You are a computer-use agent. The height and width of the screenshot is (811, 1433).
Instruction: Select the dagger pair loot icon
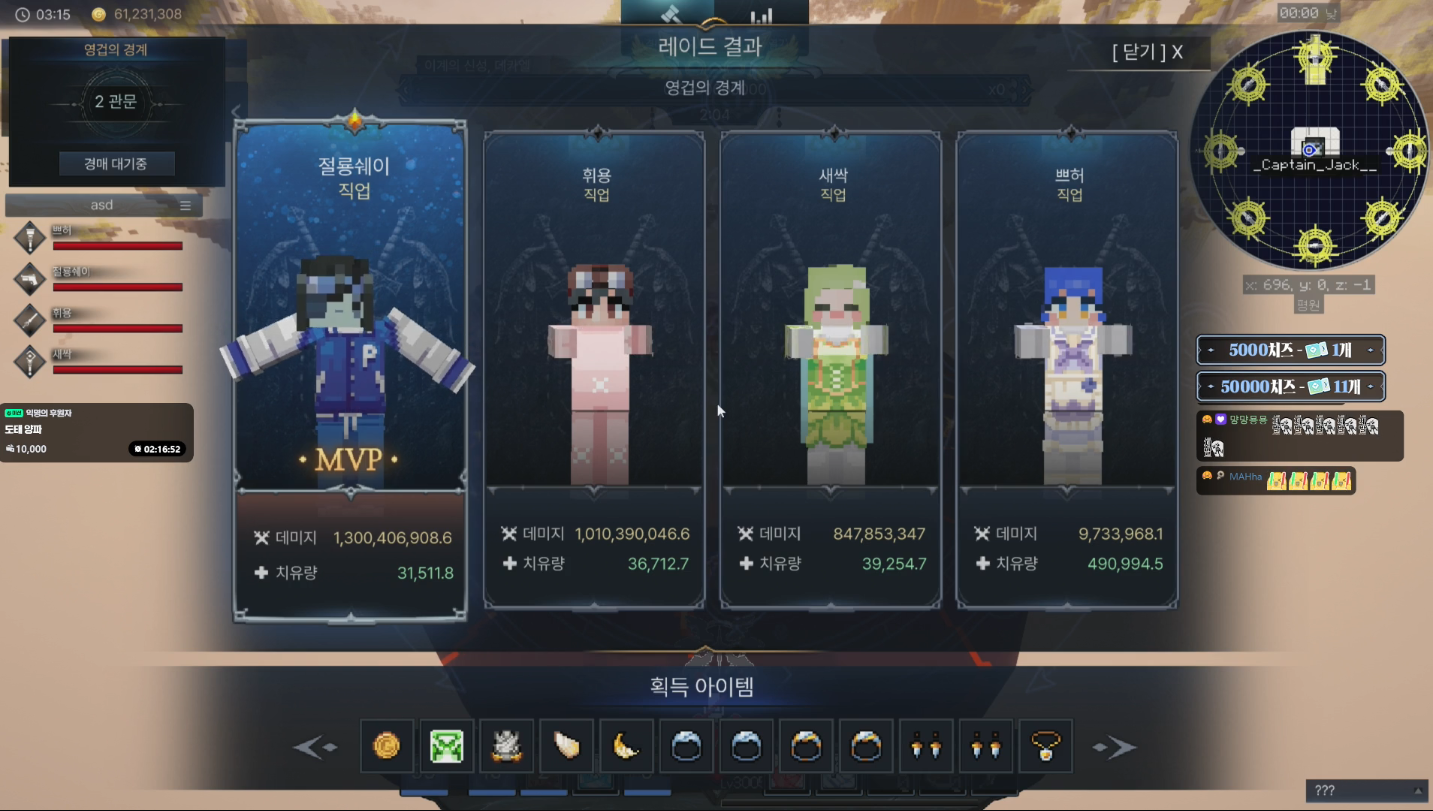927,746
